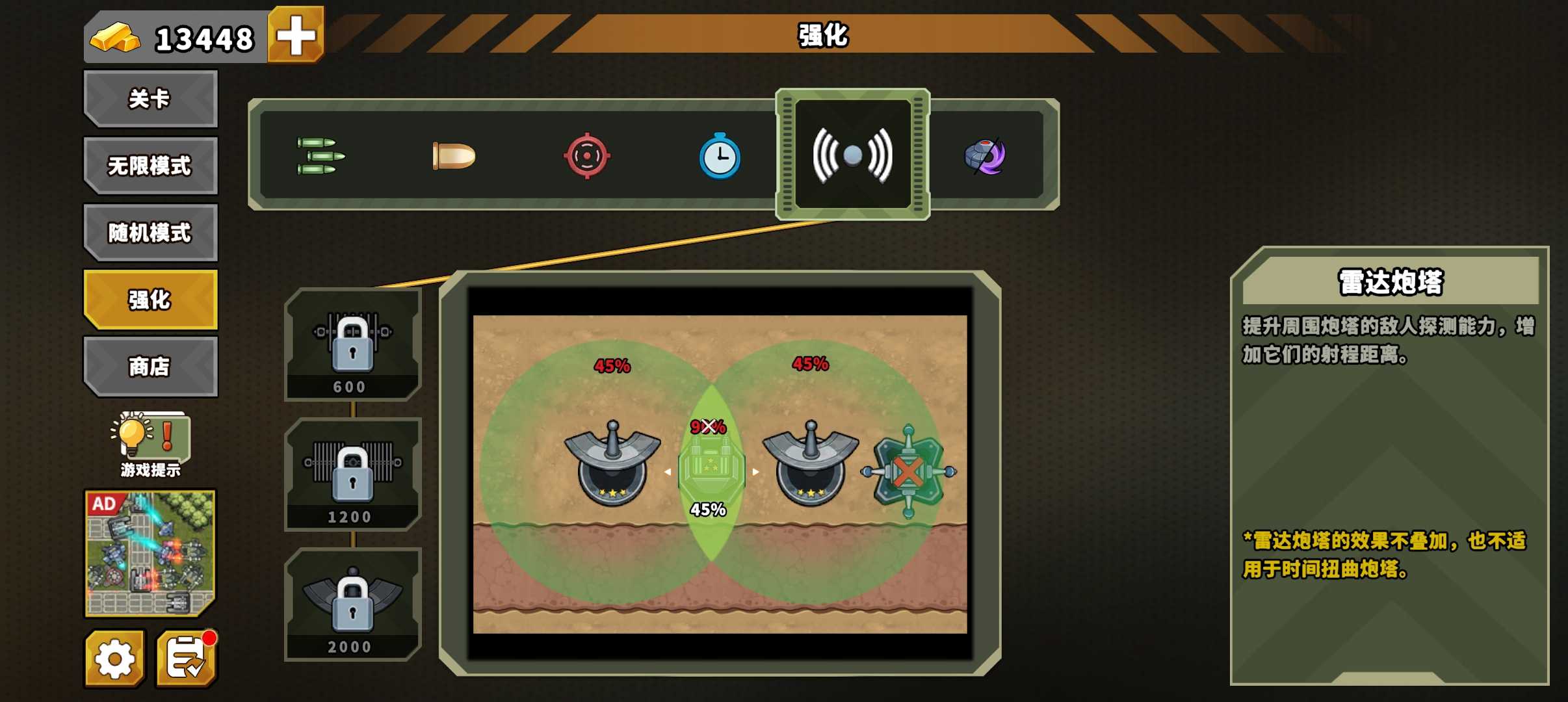1568x702 pixels.
Task: Open the AD game thumbnail
Action: click(150, 552)
